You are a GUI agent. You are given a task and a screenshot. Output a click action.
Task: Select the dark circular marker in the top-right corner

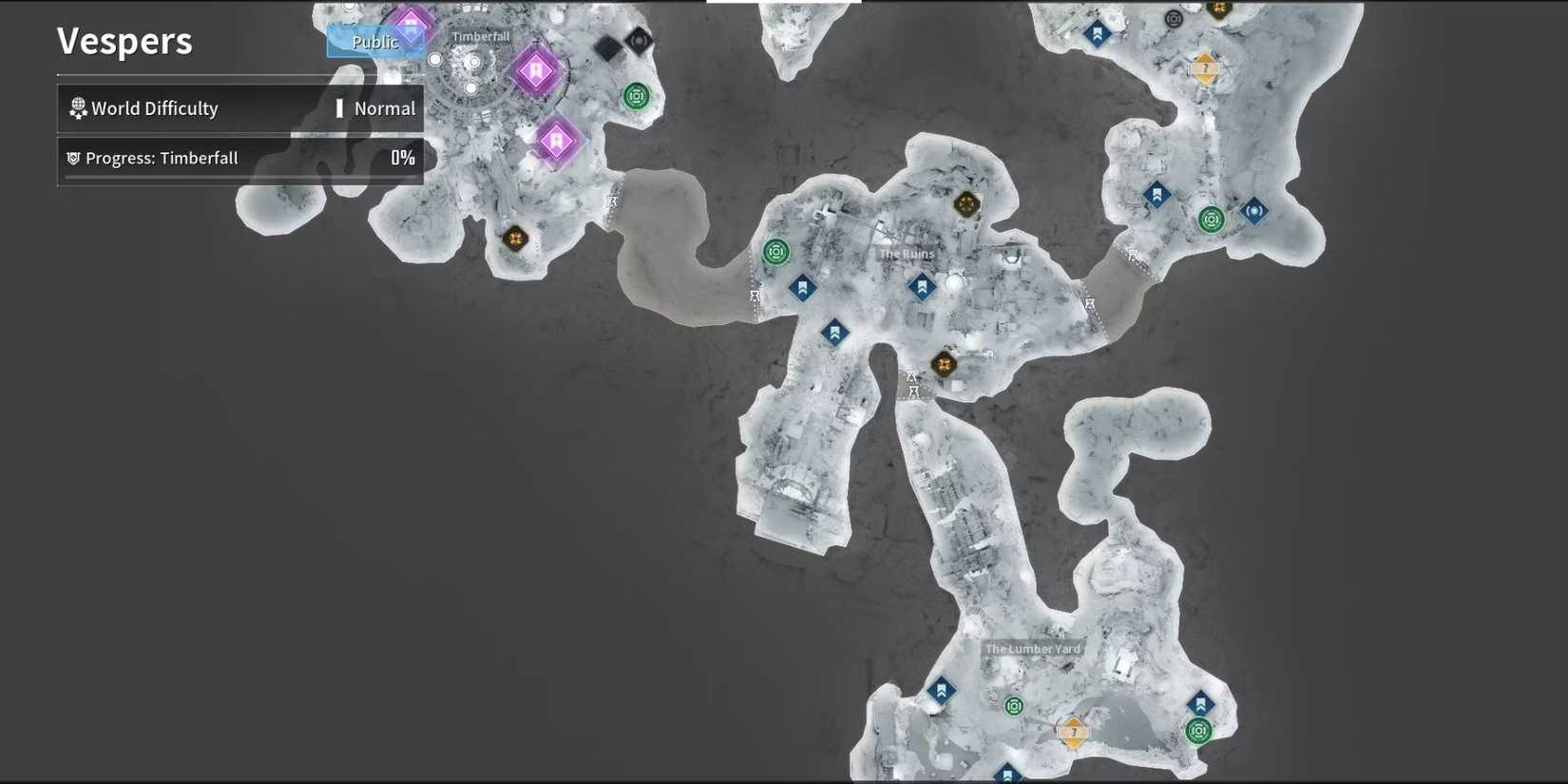[1174, 18]
